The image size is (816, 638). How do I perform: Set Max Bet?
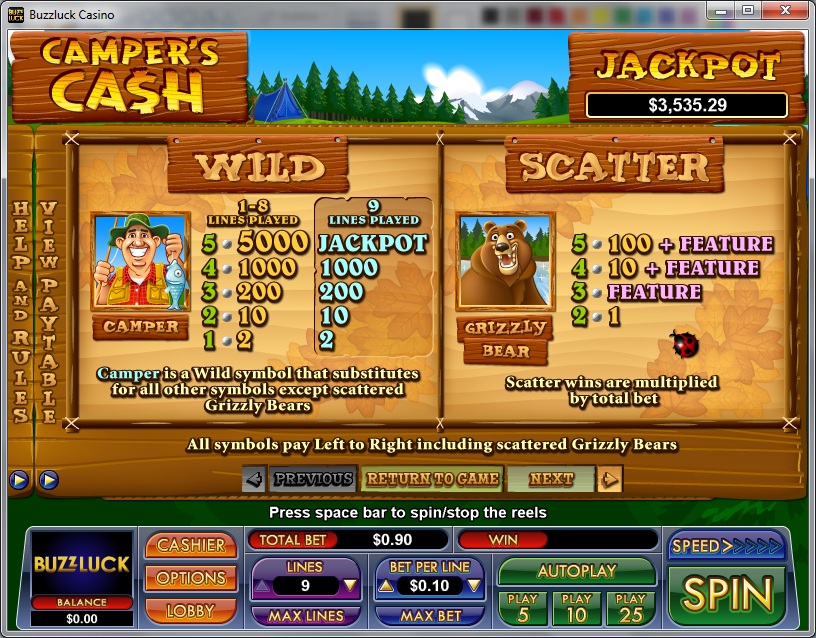pyautogui.click(x=431, y=616)
